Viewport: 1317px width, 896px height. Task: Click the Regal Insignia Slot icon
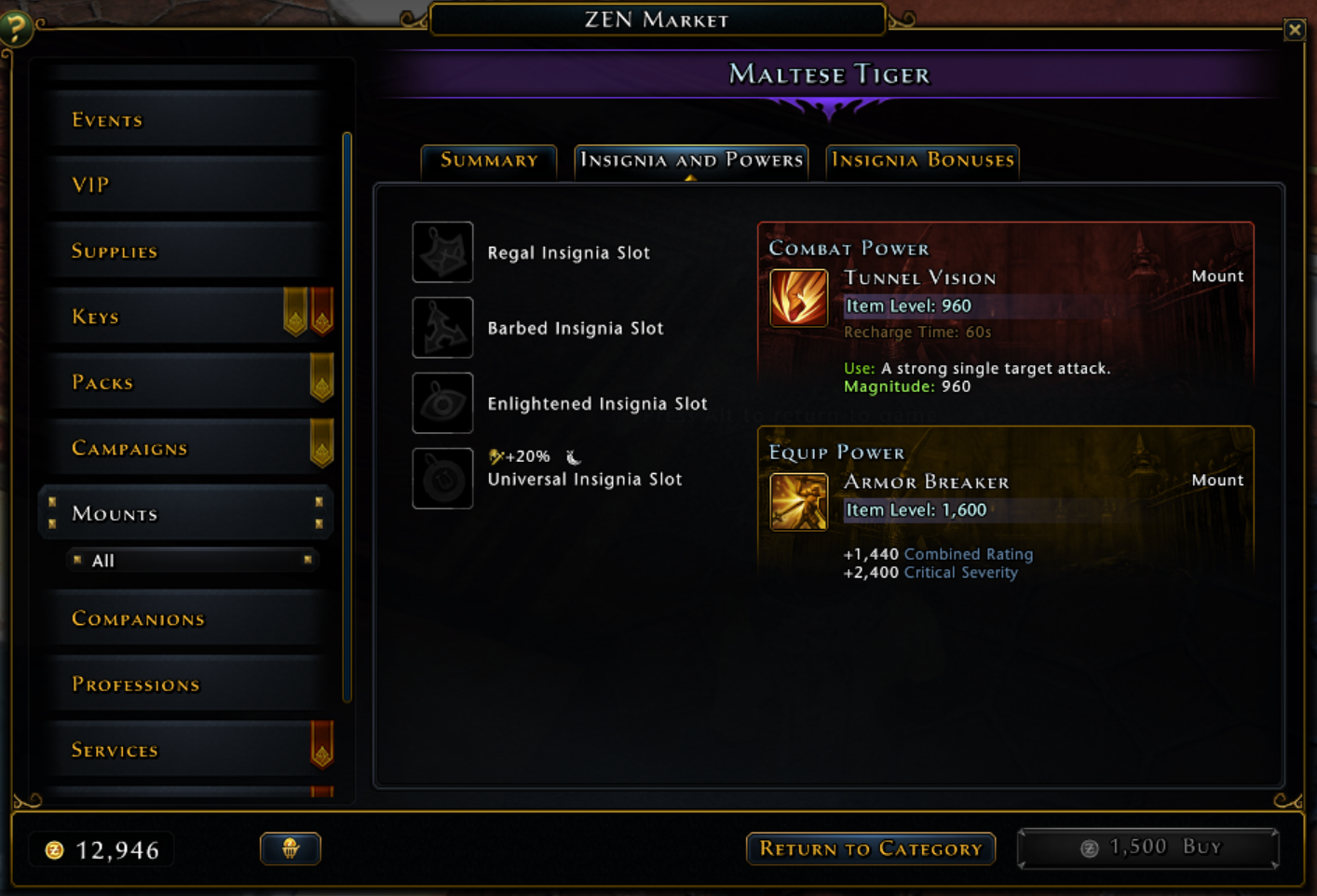click(442, 252)
